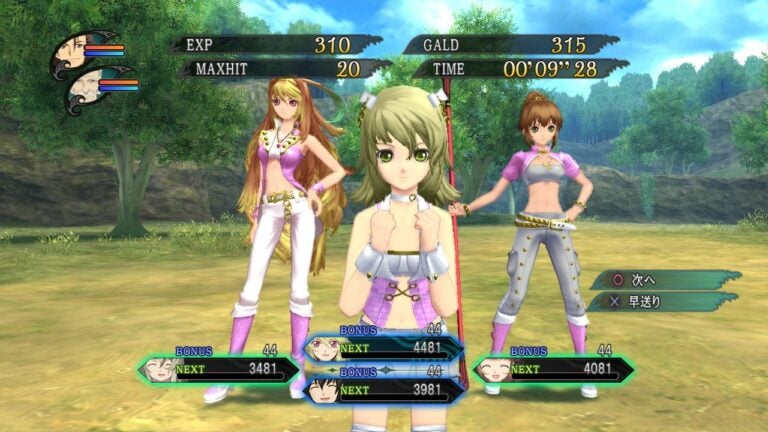Select the character panel showing NEXT 3481
Screen dimensions: 768x432
220,369
